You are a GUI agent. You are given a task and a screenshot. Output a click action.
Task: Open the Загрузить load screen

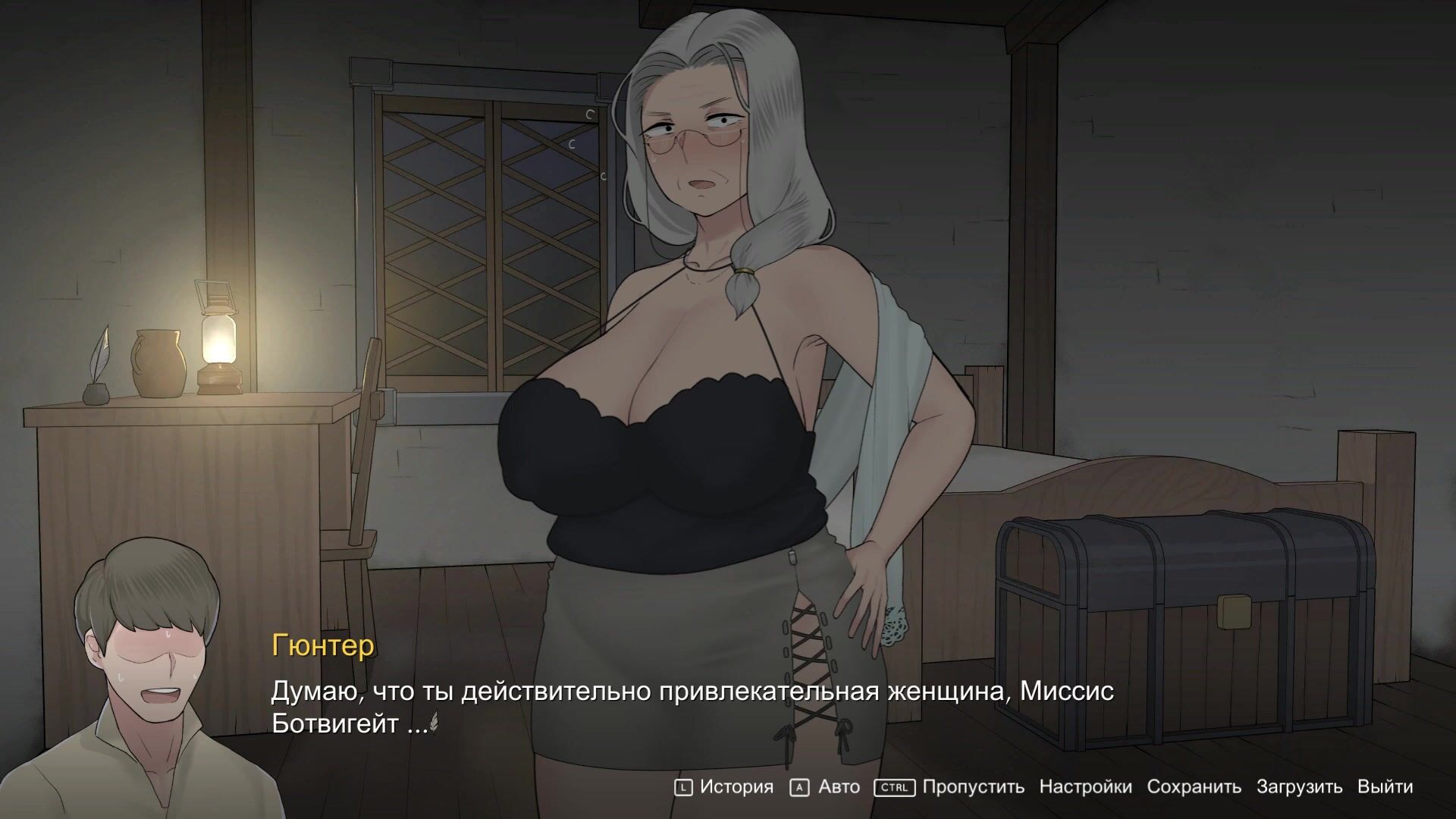click(x=1299, y=787)
